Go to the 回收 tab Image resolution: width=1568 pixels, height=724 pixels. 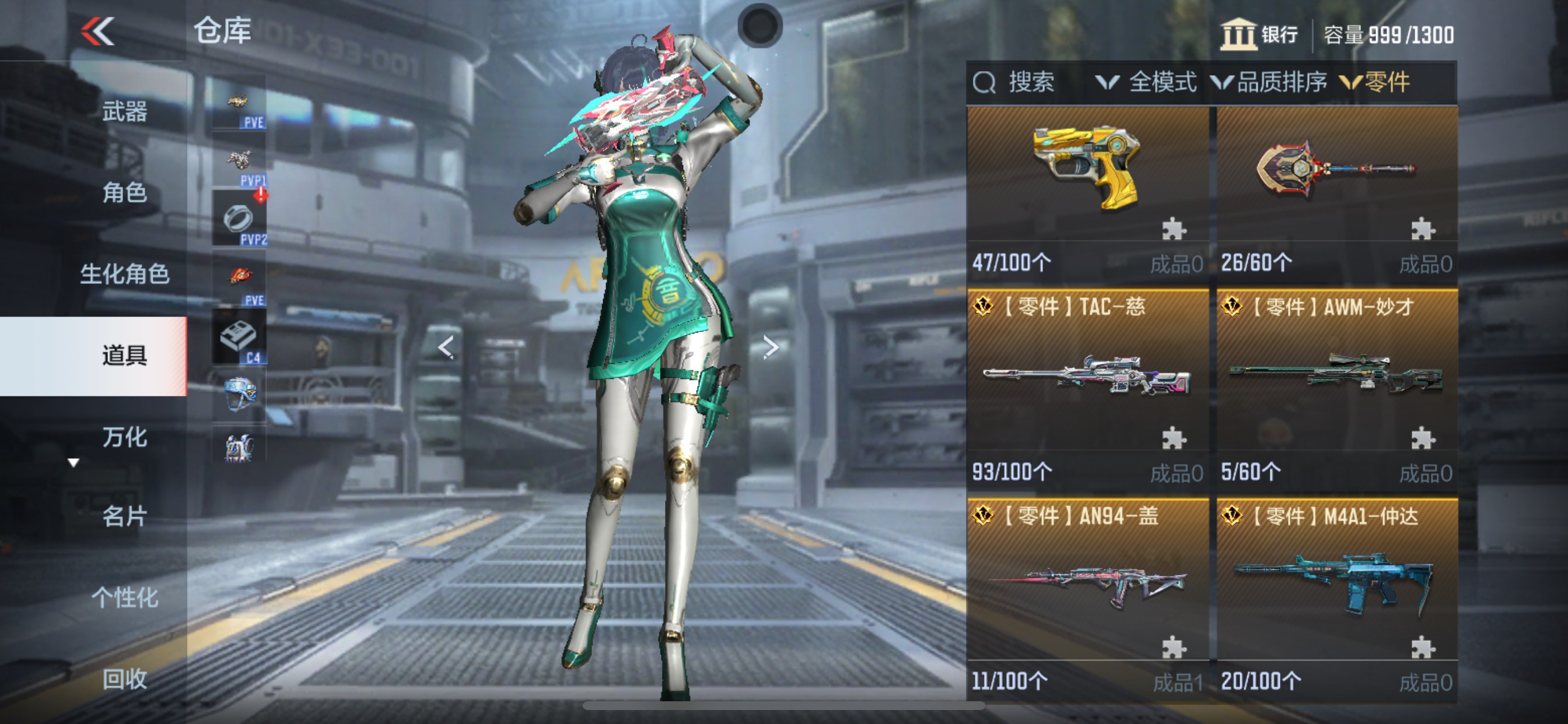(x=125, y=679)
